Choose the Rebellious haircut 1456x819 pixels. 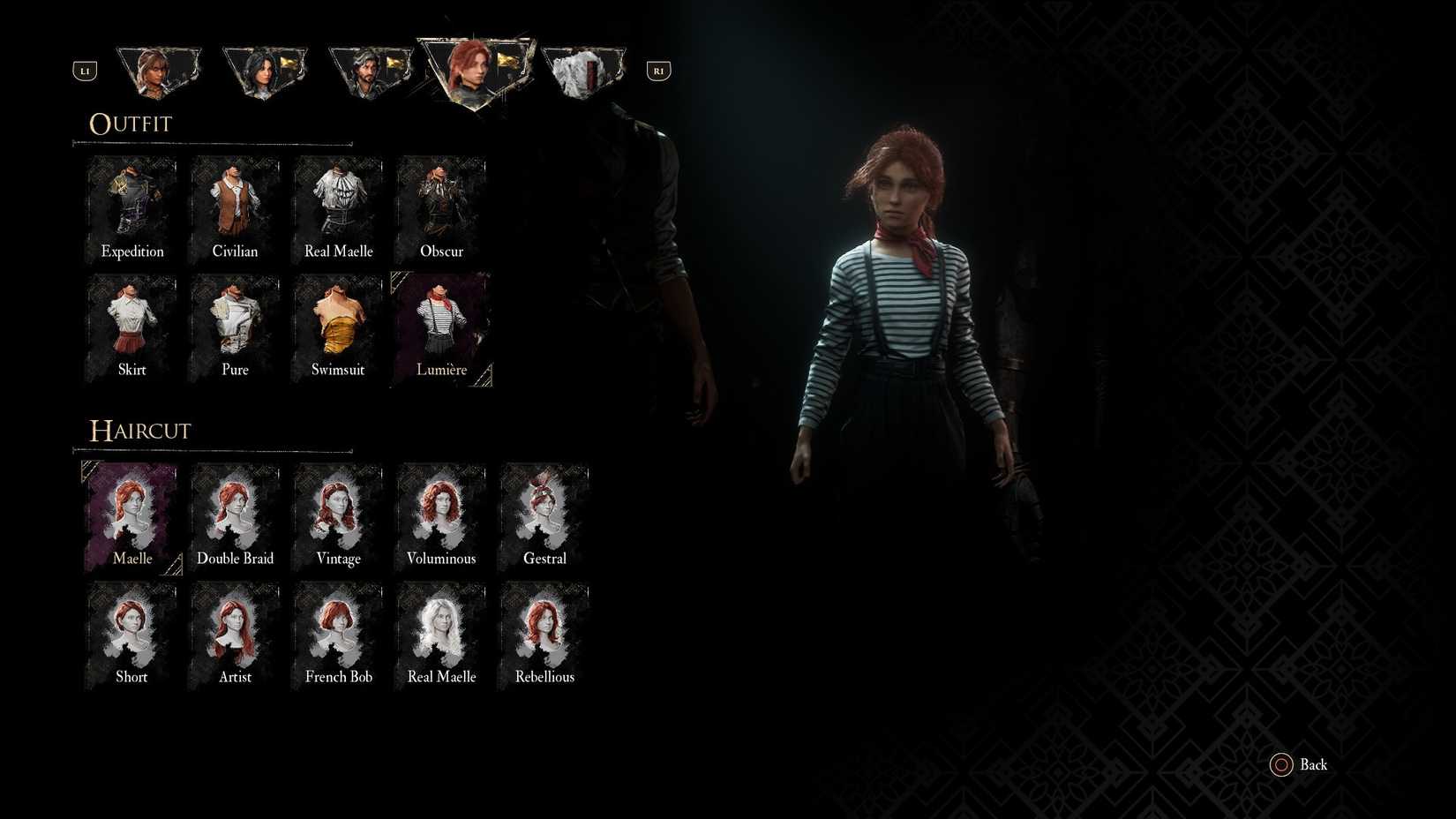544,634
